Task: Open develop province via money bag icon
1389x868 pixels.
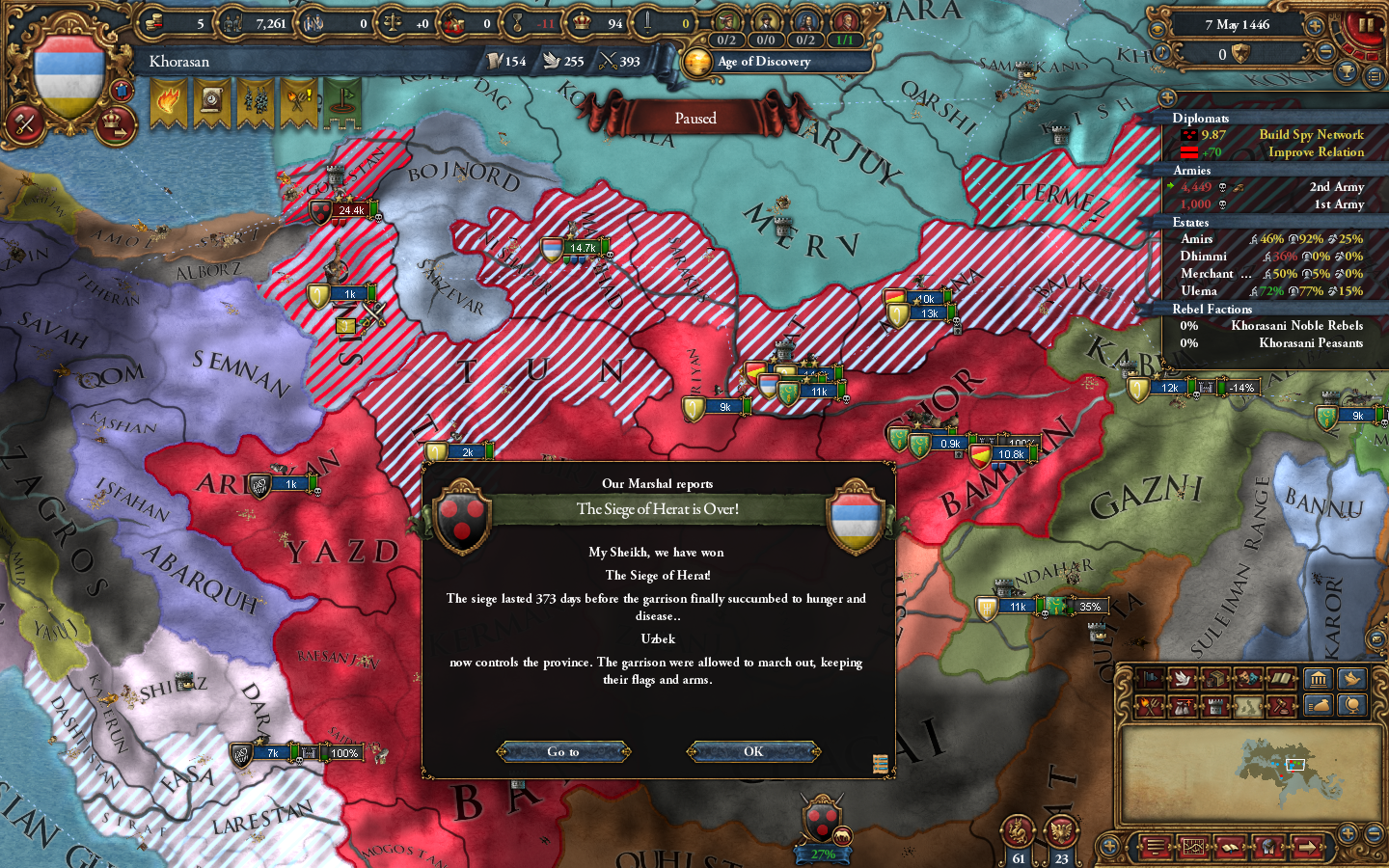Action: (1319, 705)
